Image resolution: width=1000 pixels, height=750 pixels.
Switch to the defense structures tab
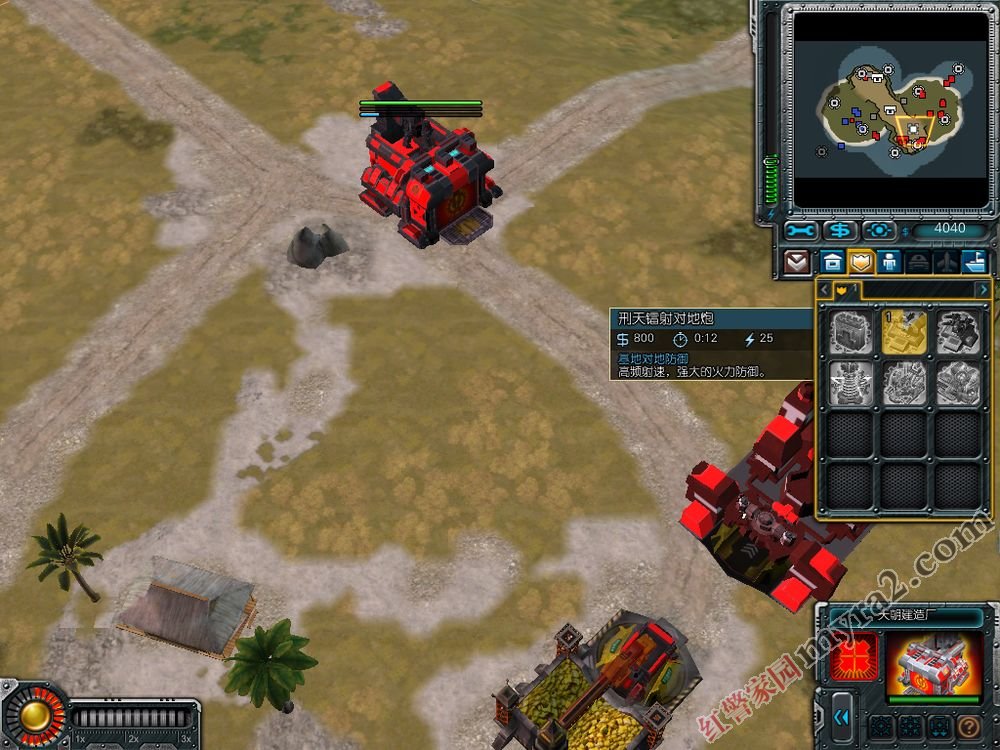pos(860,263)
